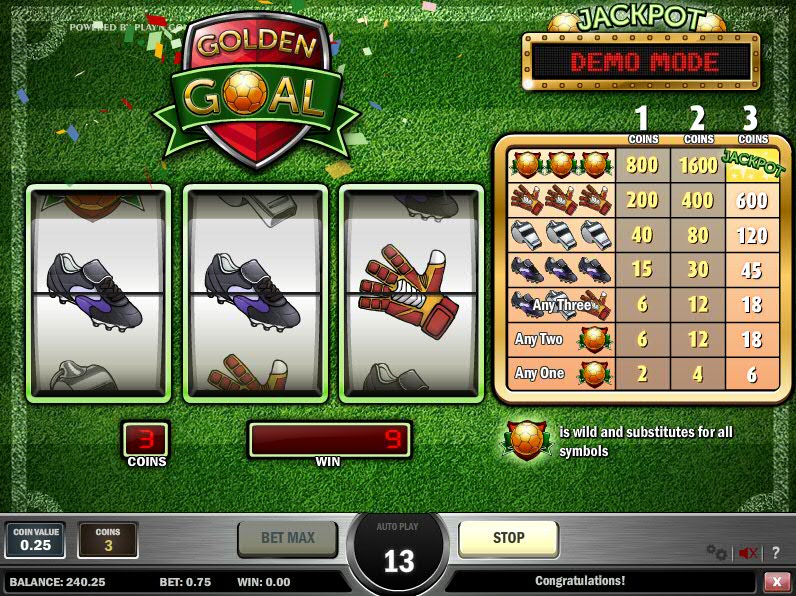Click the Bet Max button

[x=288, y=538]
